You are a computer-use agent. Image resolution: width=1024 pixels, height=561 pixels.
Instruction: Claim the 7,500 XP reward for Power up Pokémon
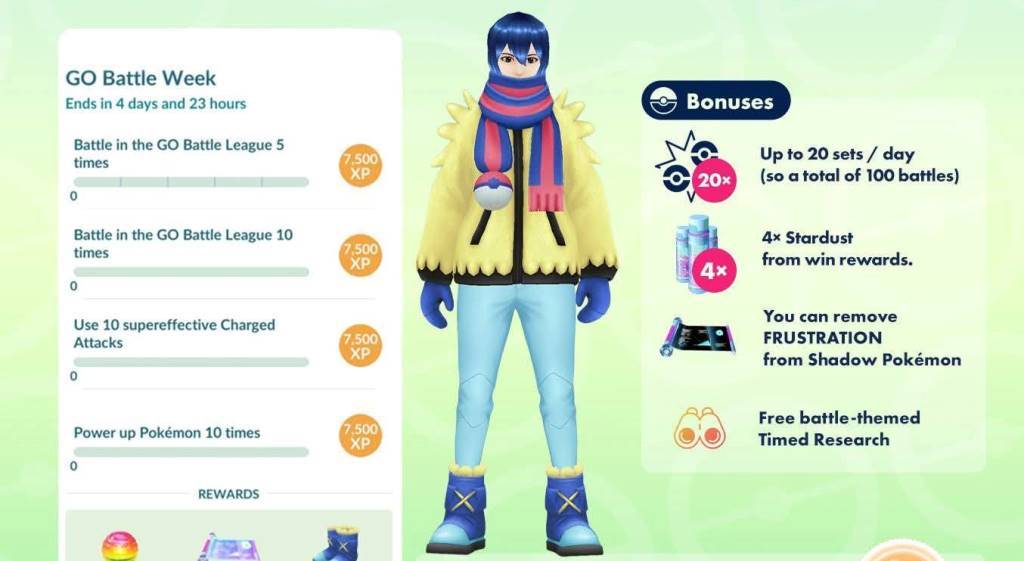[x=360, y=435]
